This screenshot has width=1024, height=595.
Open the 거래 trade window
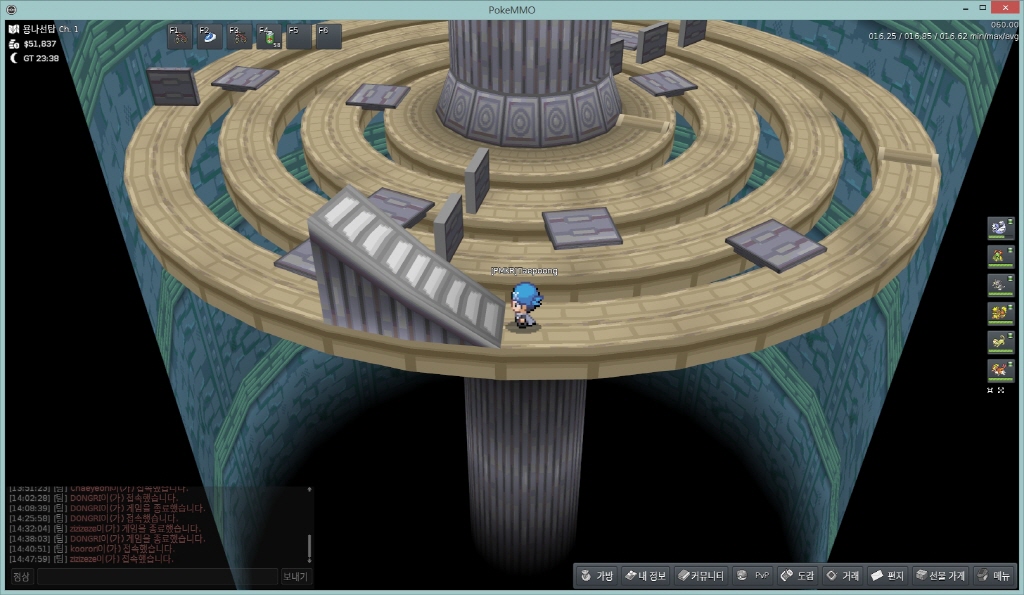coord(842,576)
